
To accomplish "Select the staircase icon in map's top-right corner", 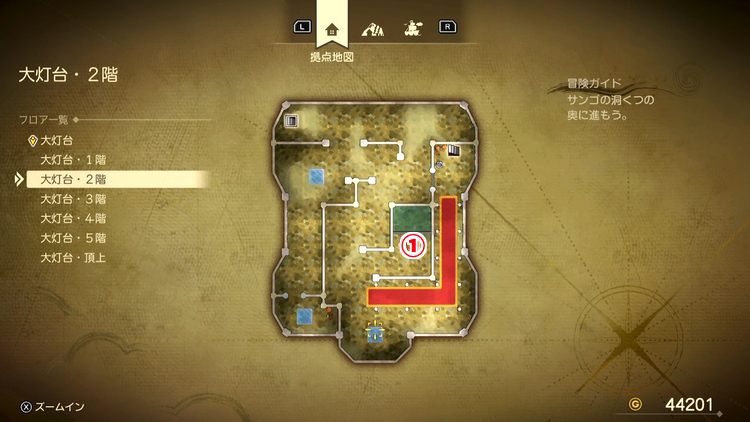I will (x=454, y=151).
